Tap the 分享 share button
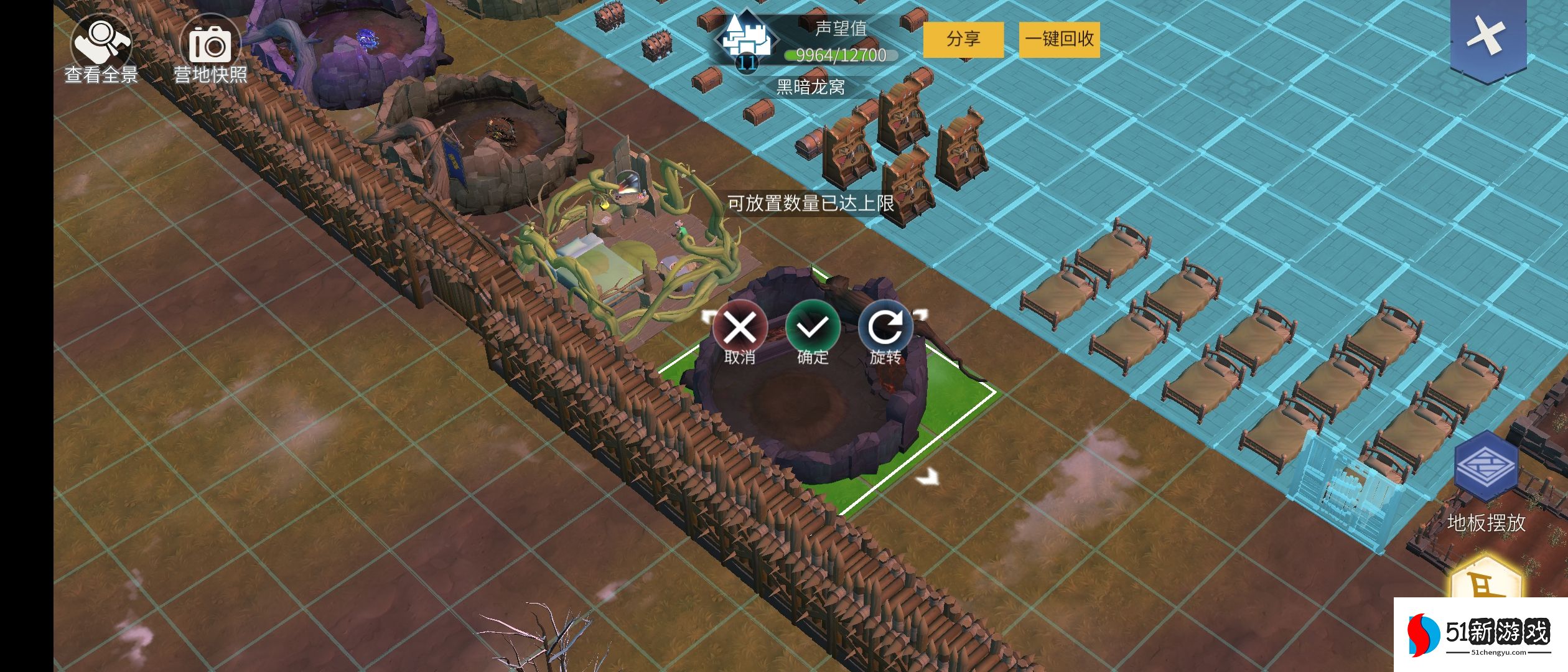 [963, 40]
